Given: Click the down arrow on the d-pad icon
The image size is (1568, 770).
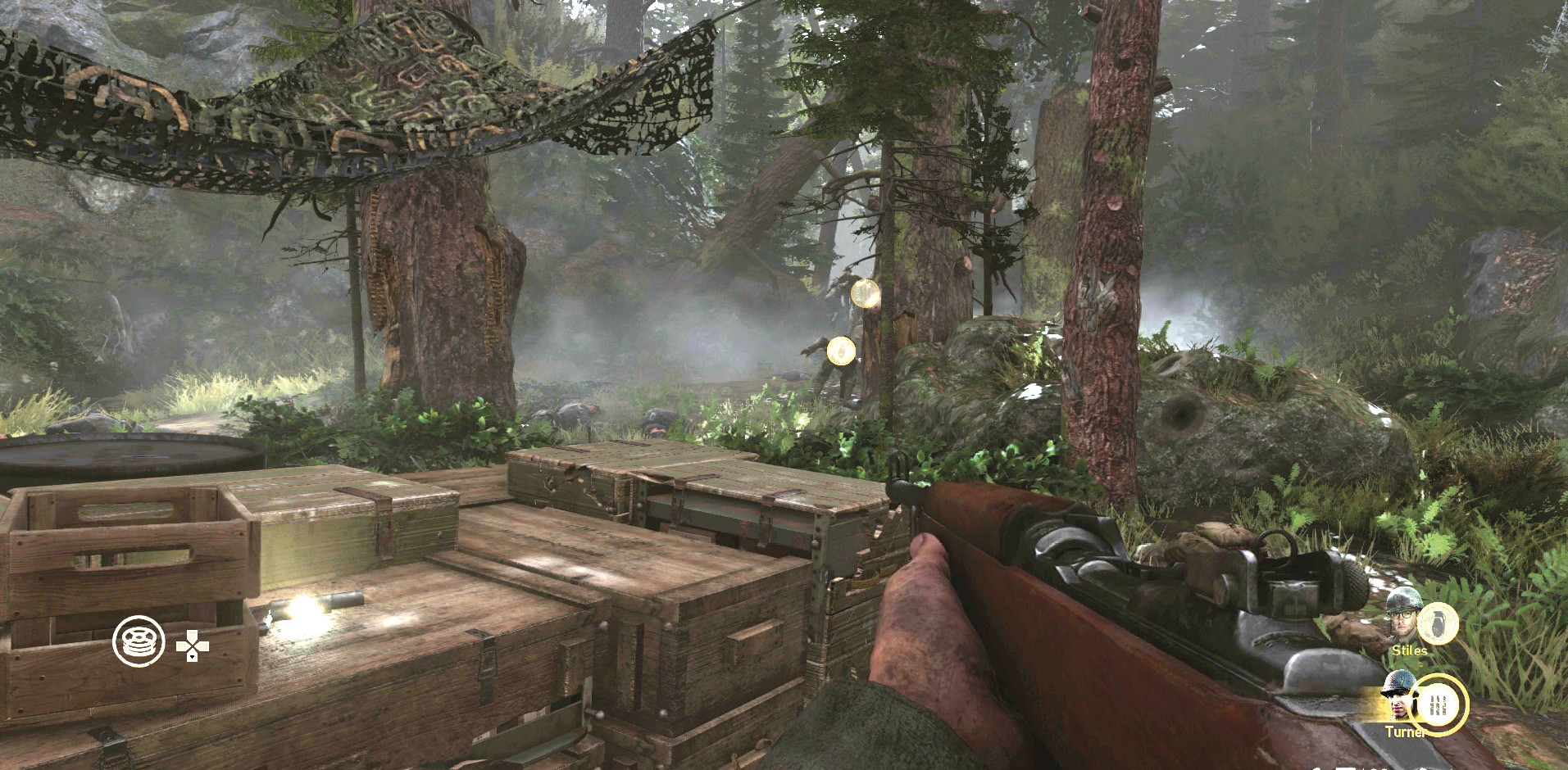Looking at the screenshot, I should [193, 658].
